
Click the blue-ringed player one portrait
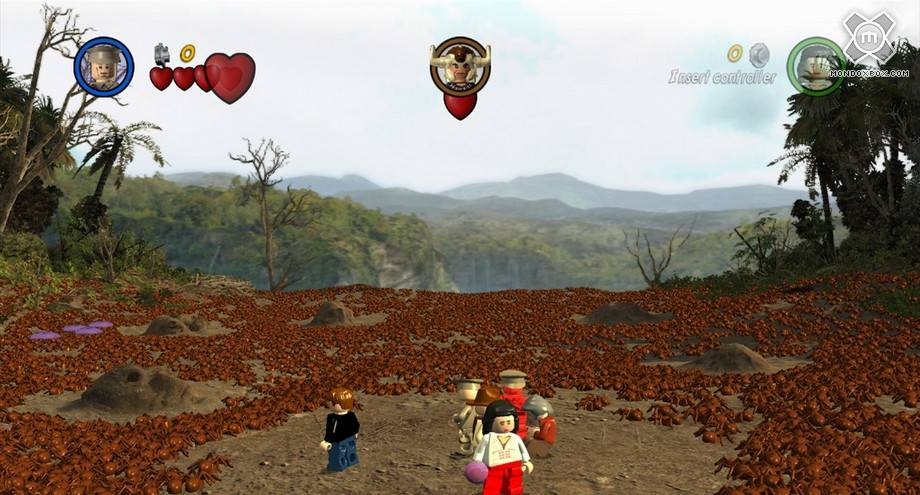(104, 67)
